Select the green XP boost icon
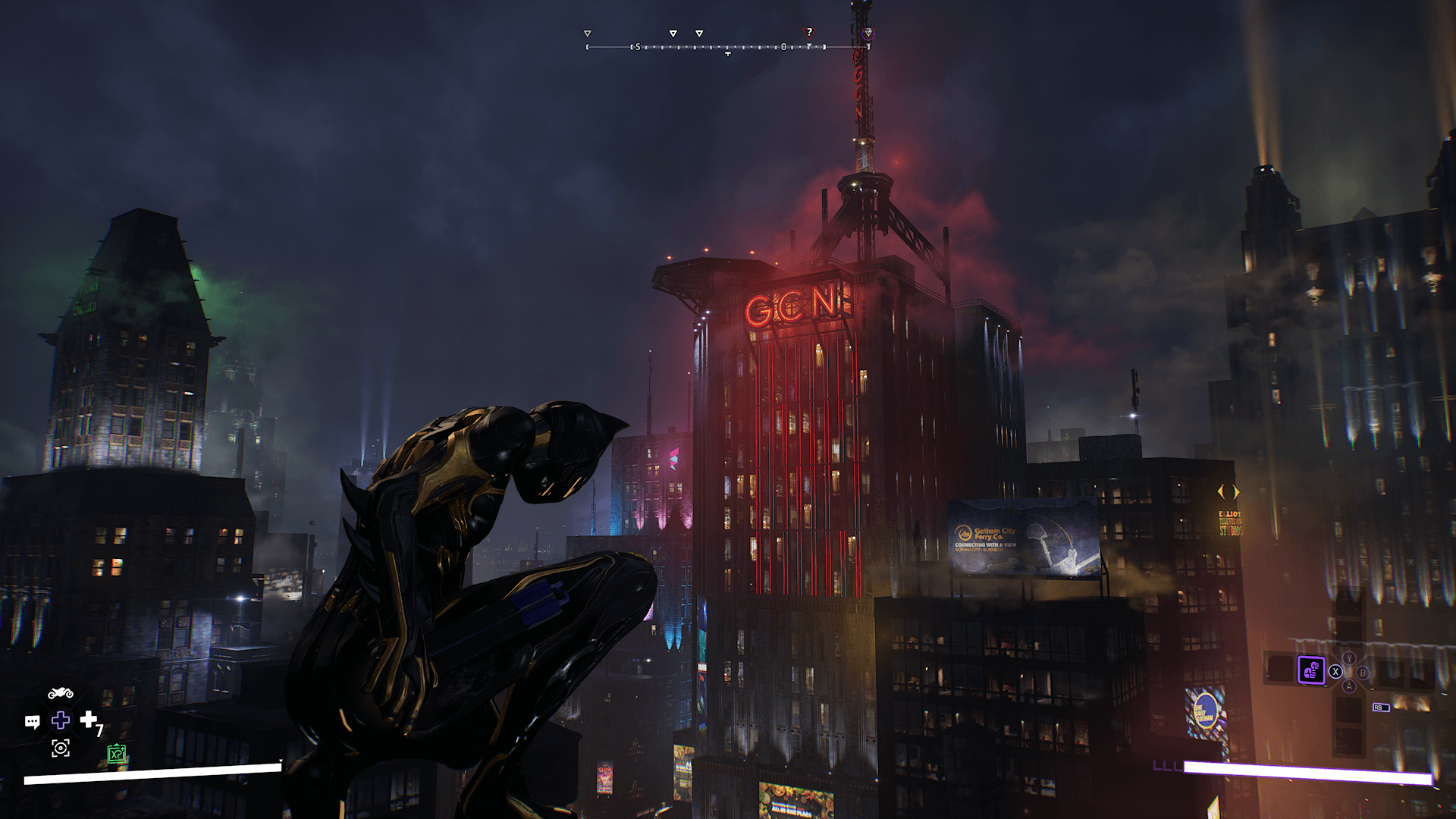The height and width of the screenshot is (819, 1456). coord(116,754)
